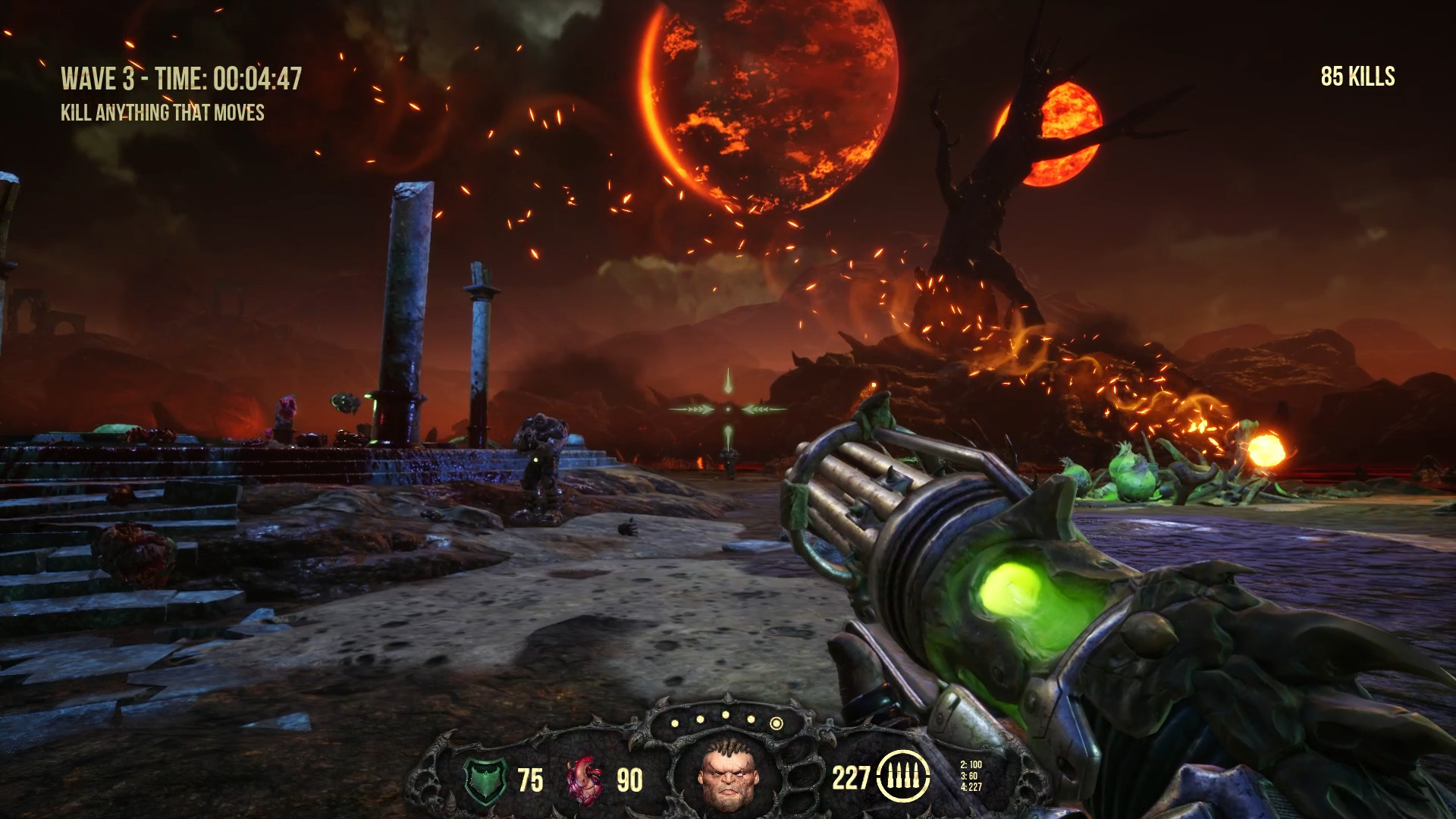Click the bullet ammo reserve icon
Image resolution: width=1456 pixels, height=819 pixels.
pyautogui.click(x=903, y=777)
